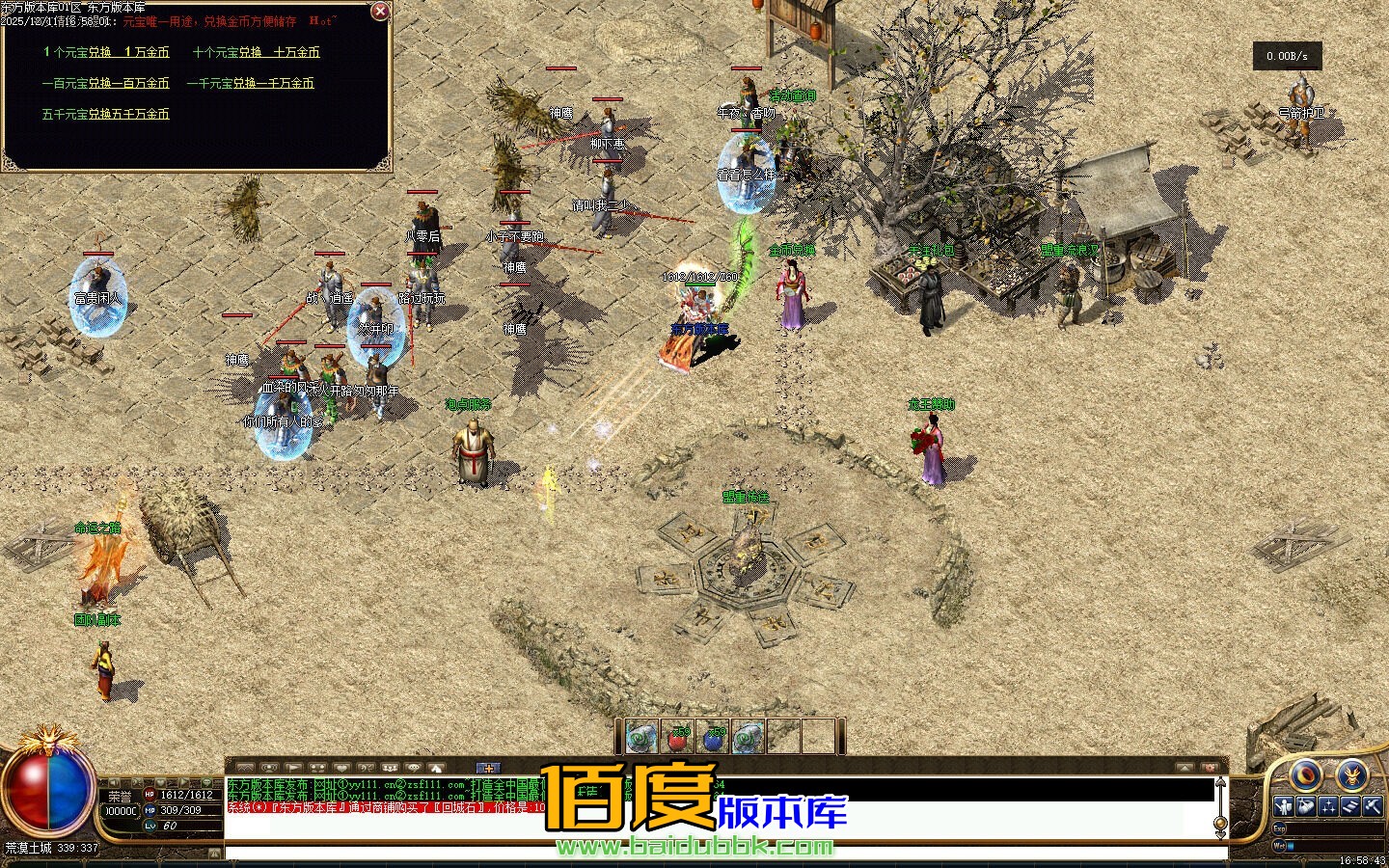Toggle the flag icon chat button

(x=293, y=768)
